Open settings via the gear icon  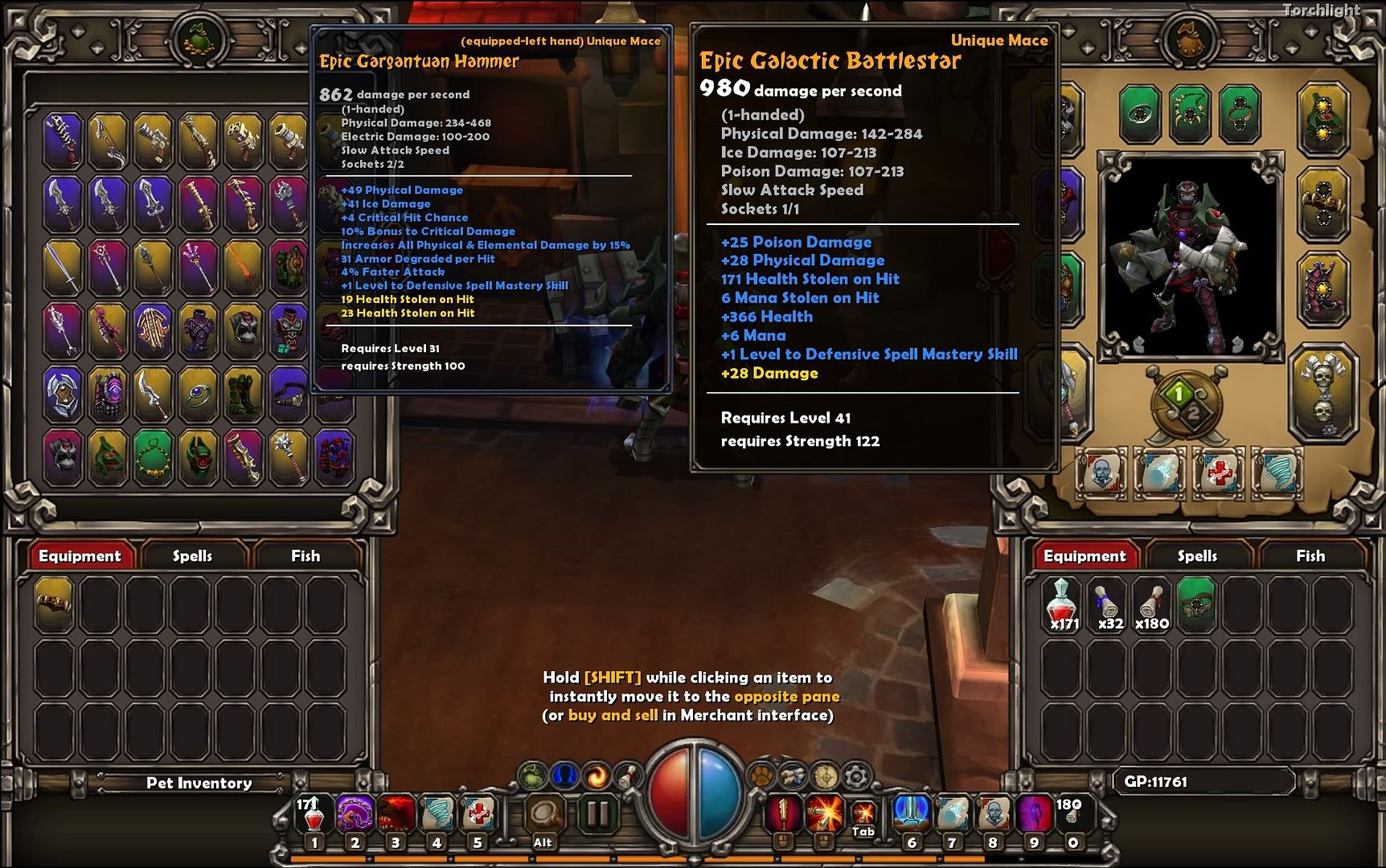(x=857, y=776)
